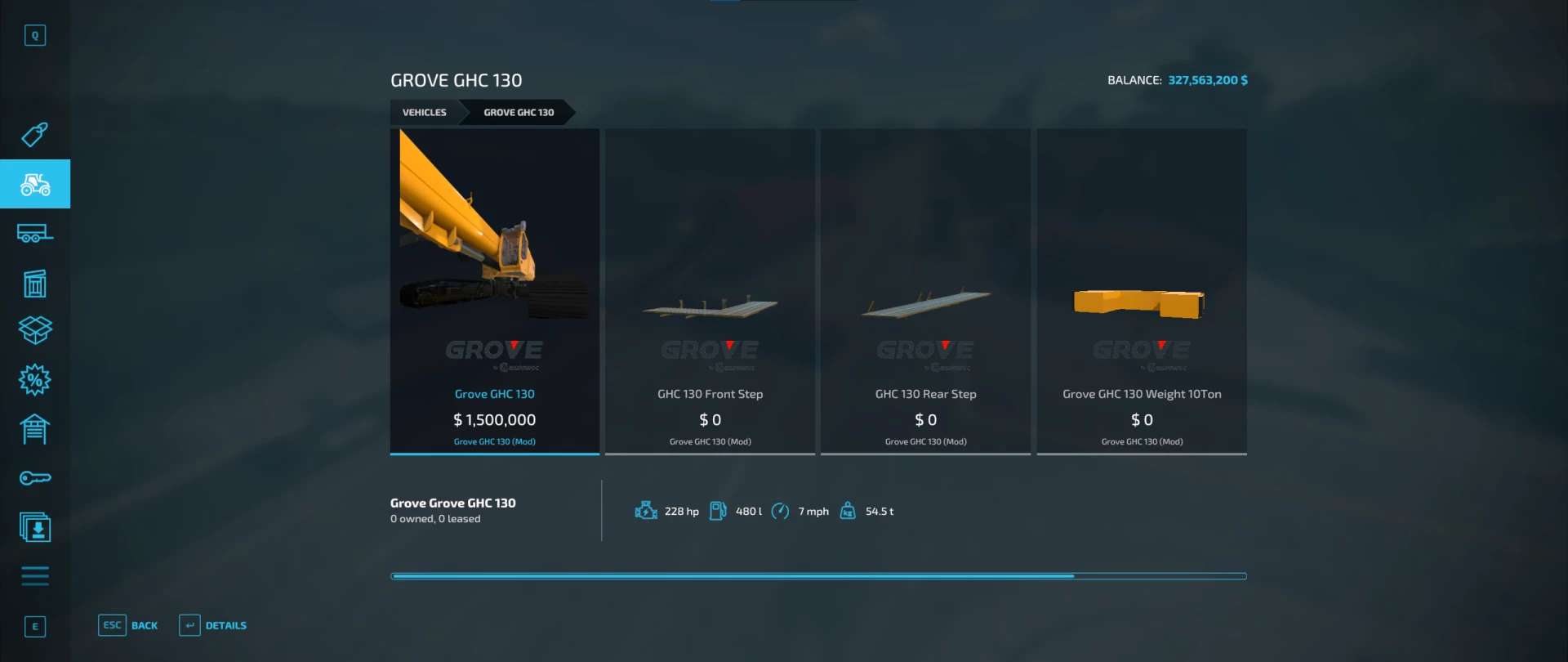Select the GHC 130 Rear Step item
This screenshot has width=1568, height=662.
(925, 290)
